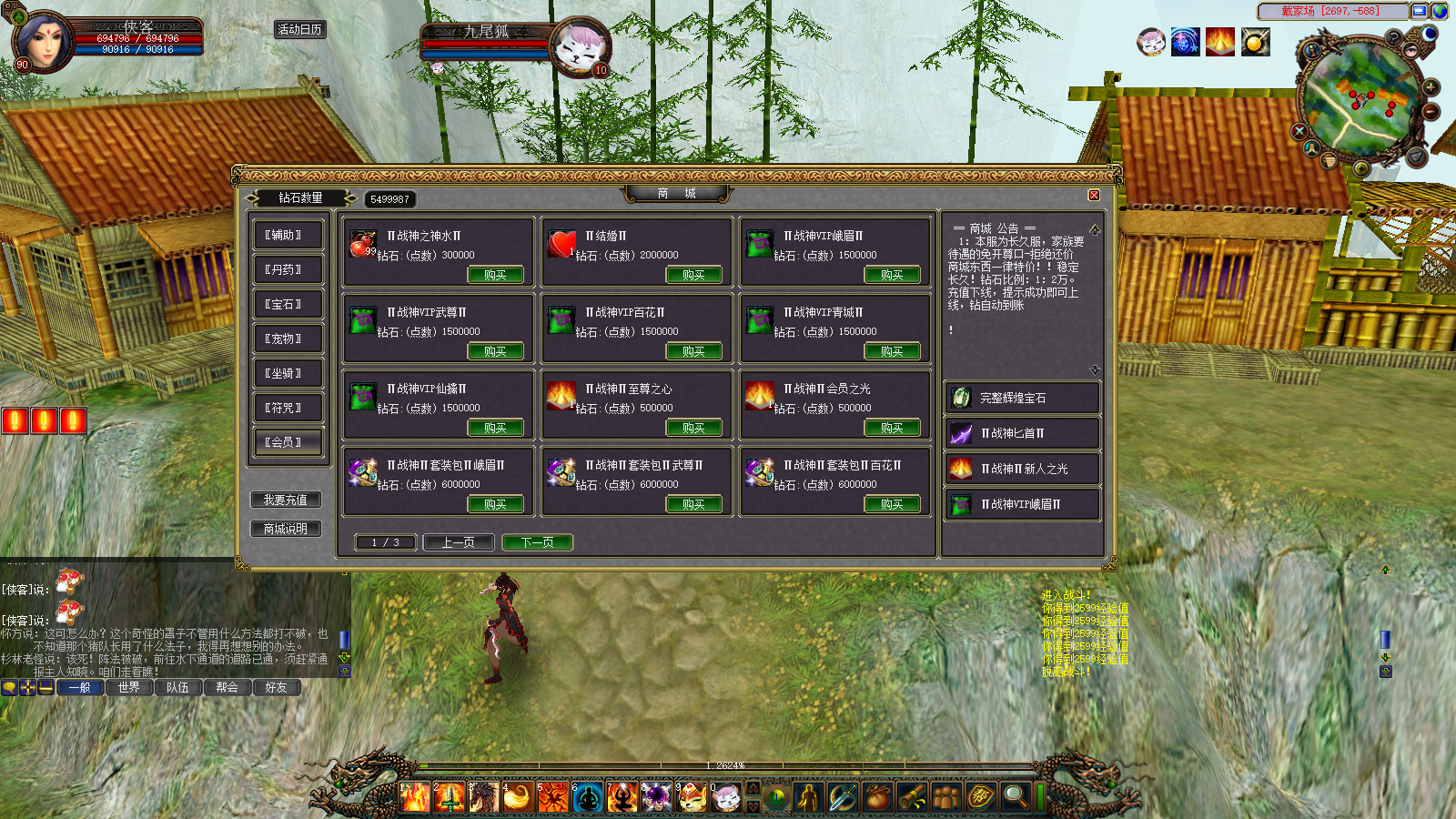Purchase the 结婚 heart item

(x=693, y=275)
